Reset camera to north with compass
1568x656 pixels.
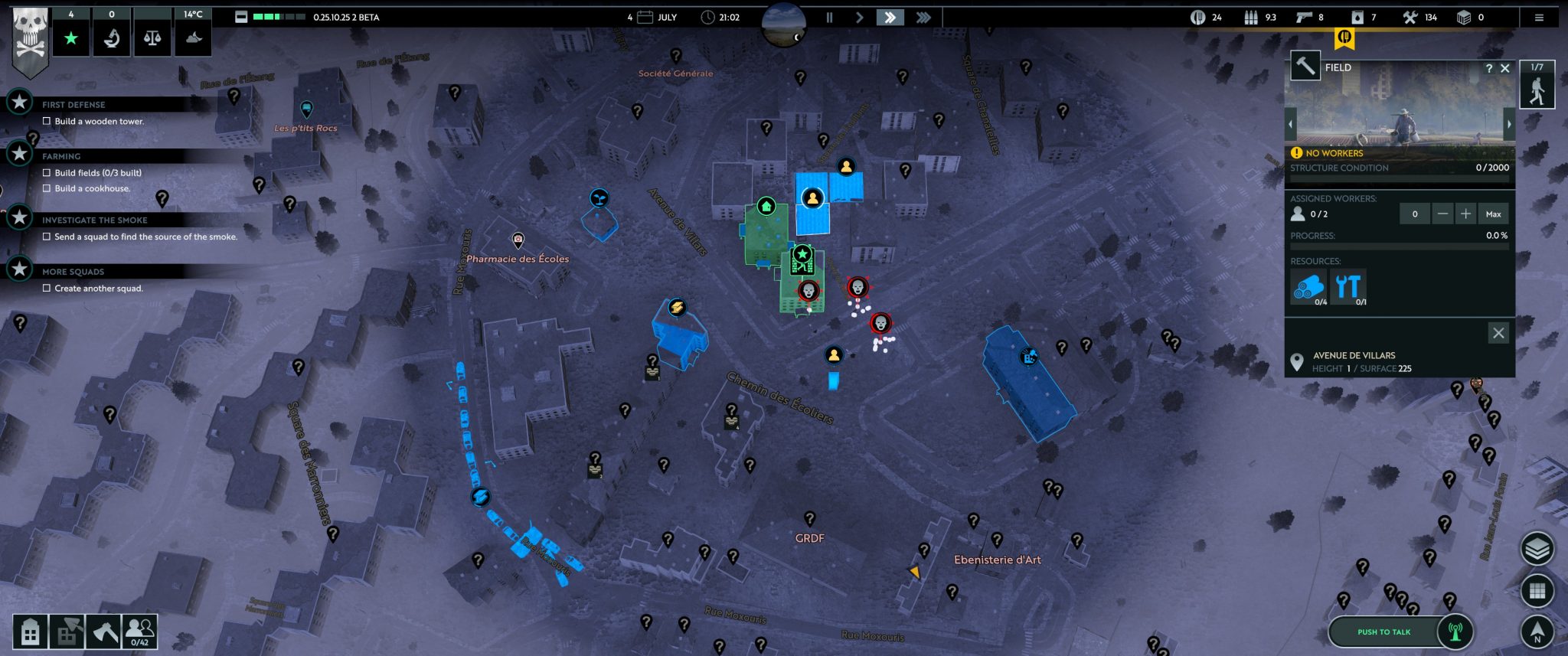(1537, 632)
